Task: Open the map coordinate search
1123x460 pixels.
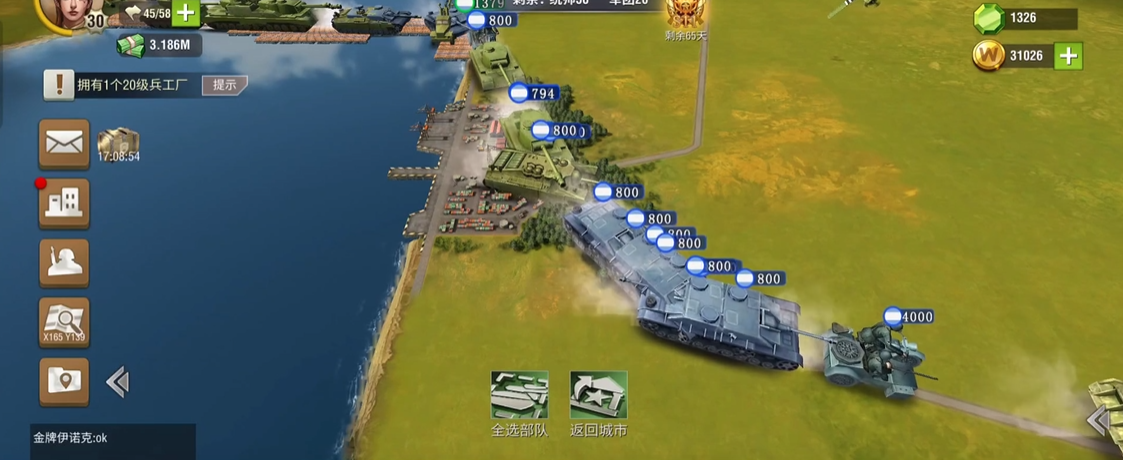Action: pyautogui.click(x=64, y=322)
